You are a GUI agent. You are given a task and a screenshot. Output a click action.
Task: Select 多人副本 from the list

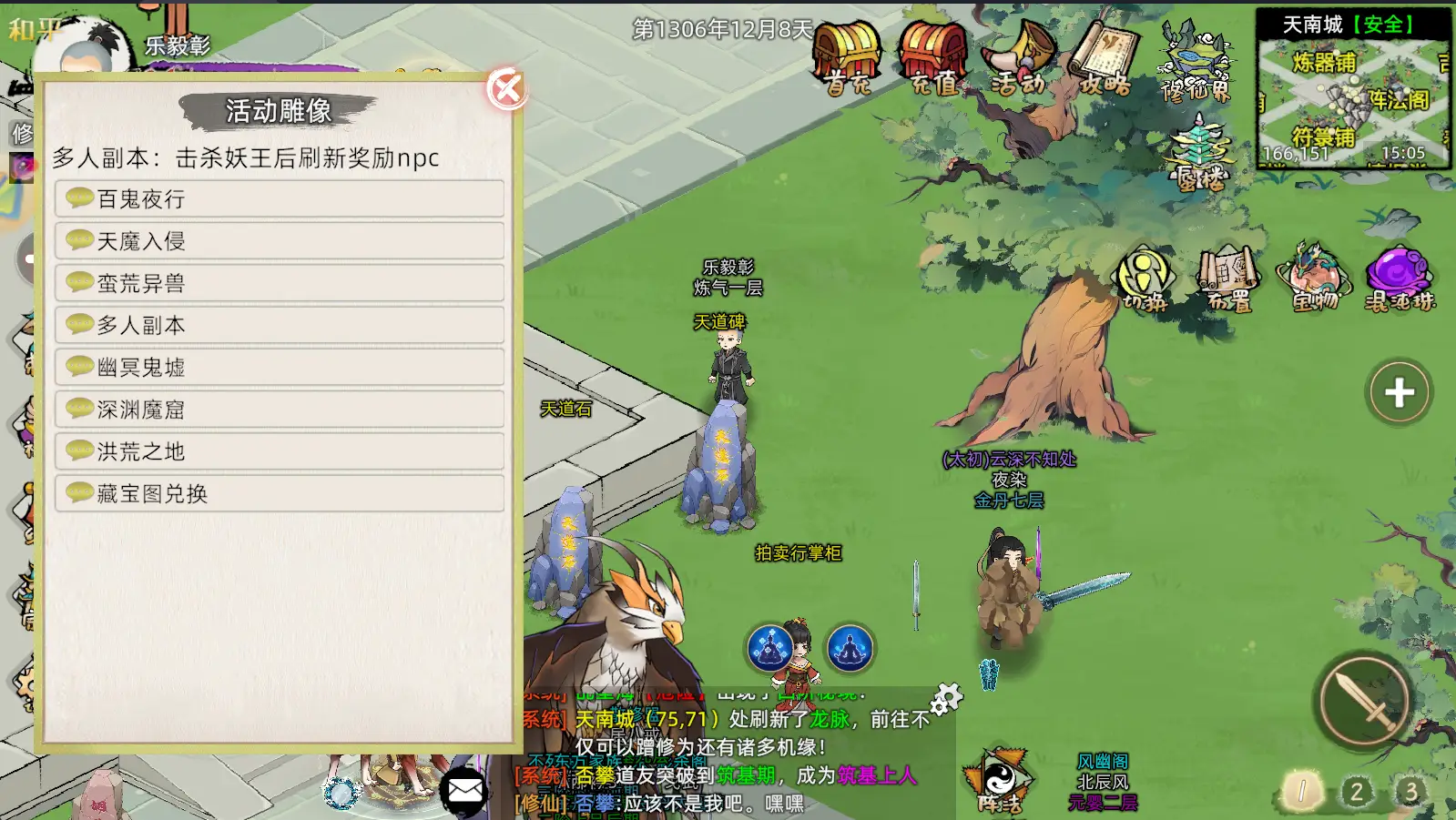point(280,325)
